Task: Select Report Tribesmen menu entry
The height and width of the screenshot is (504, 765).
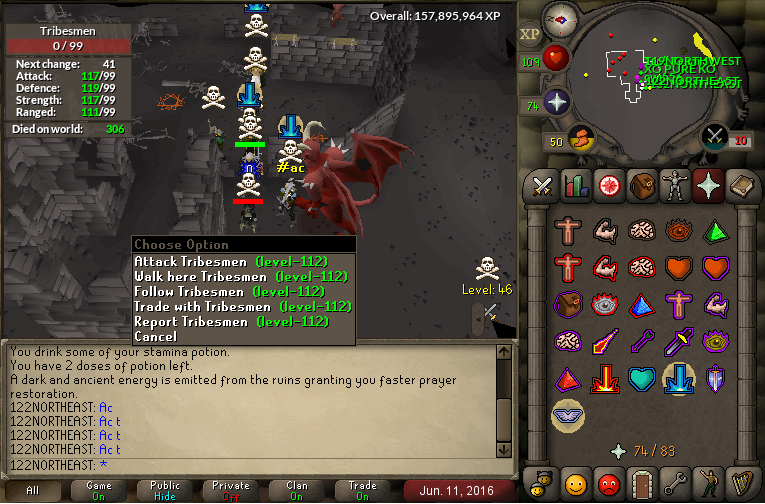Action: (x=231, y=322)
